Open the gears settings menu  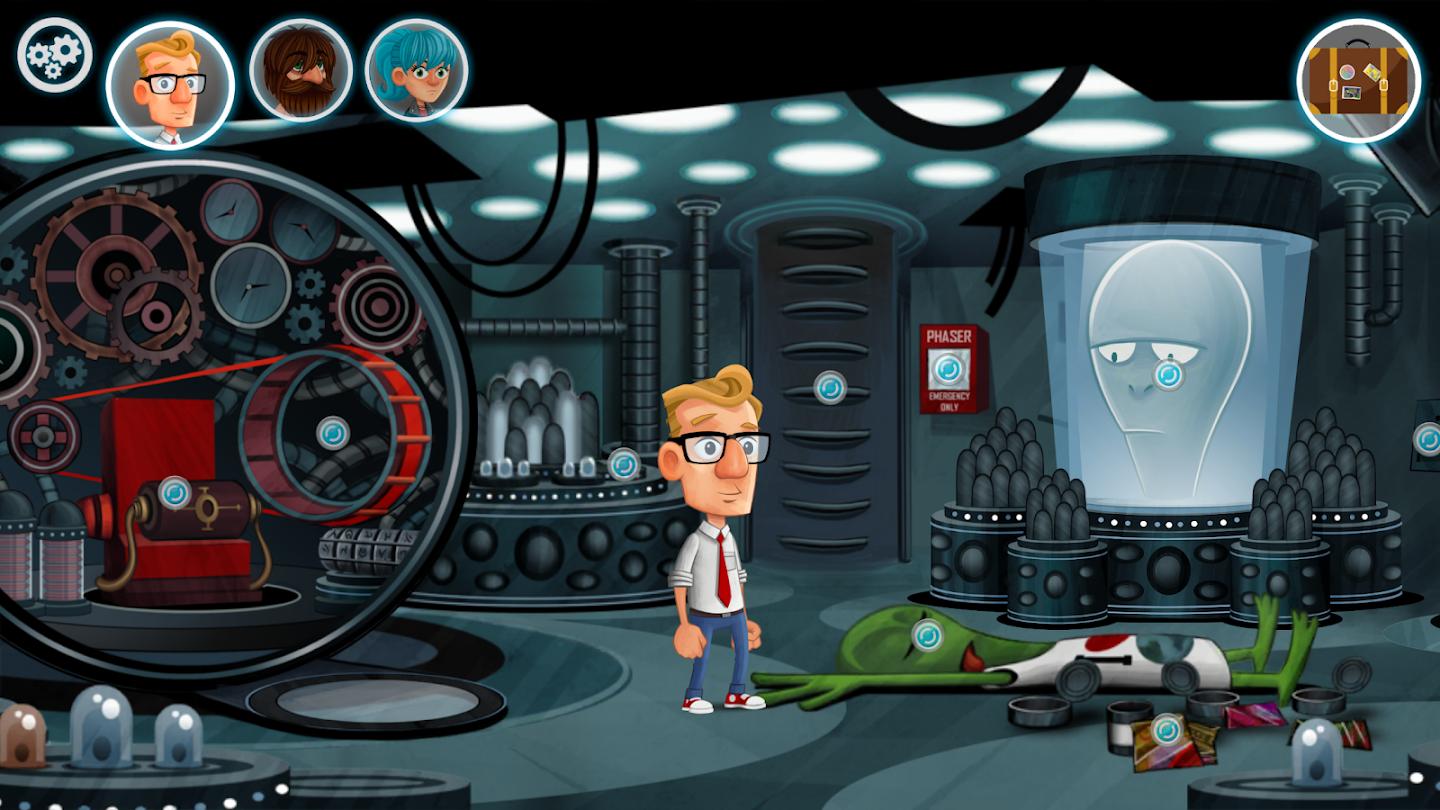tap(54, 55)
